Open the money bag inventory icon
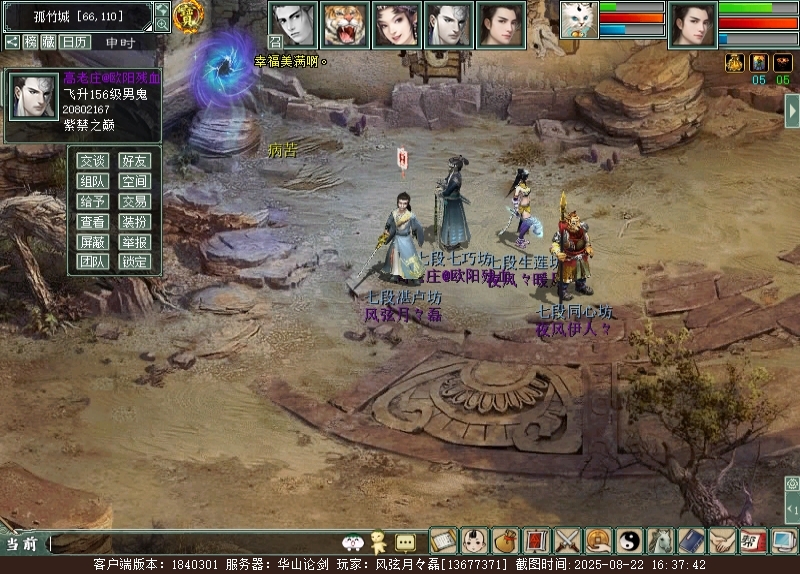Screen dimensions: 800x574 pyautogui.click(x=506, y=541)
